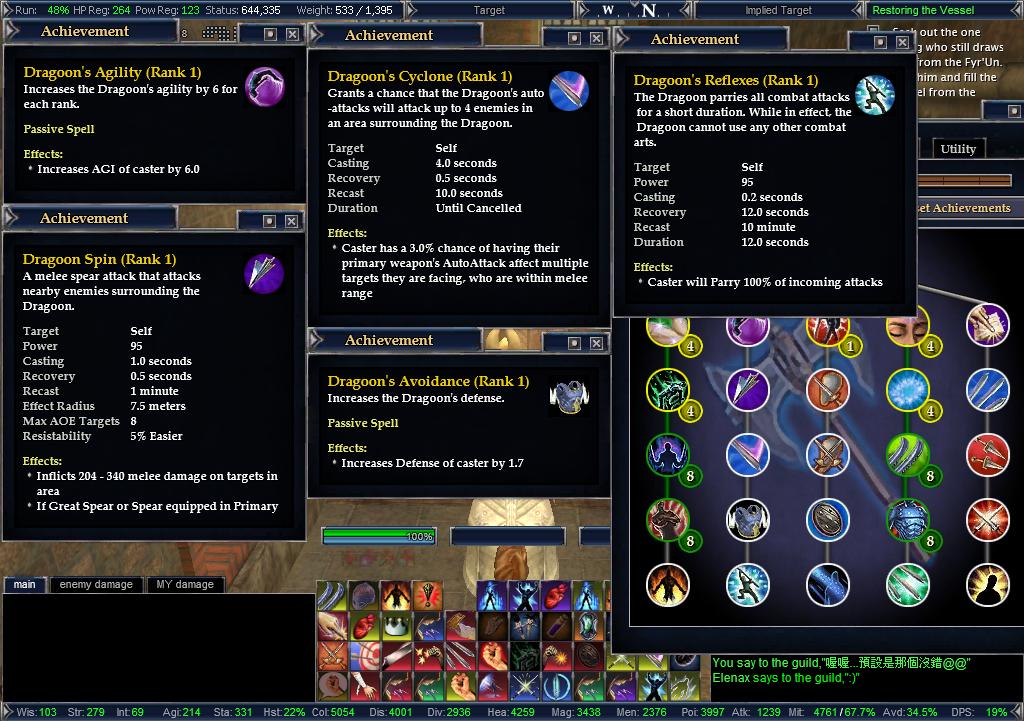
Task: Select the main chat tab
Action: pyautogui.click(x=24, y=584)
